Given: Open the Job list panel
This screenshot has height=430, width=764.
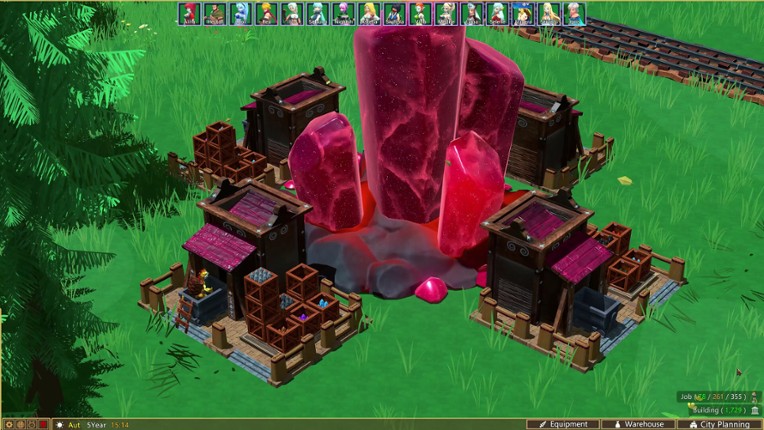Looking at the screenshot, I should pos(717,397).
